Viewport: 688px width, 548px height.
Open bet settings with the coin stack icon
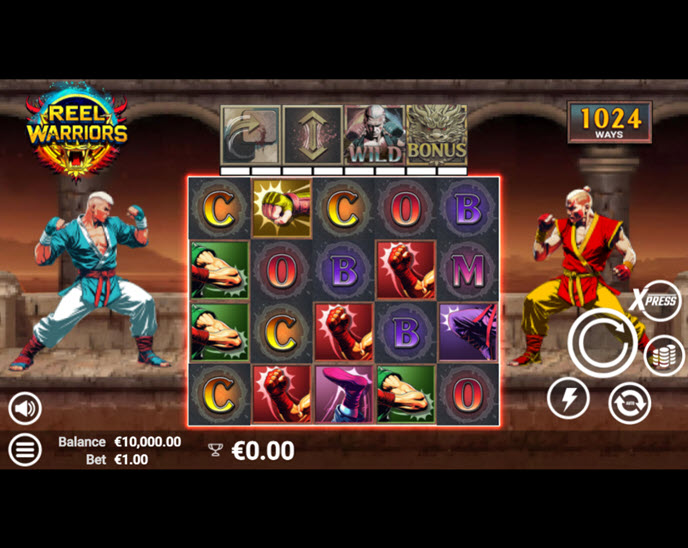pos(664,355)
